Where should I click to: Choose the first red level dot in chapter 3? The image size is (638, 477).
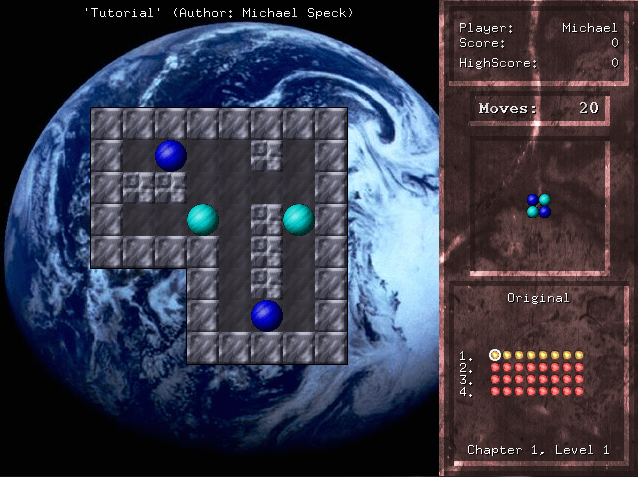pos(495,379)
